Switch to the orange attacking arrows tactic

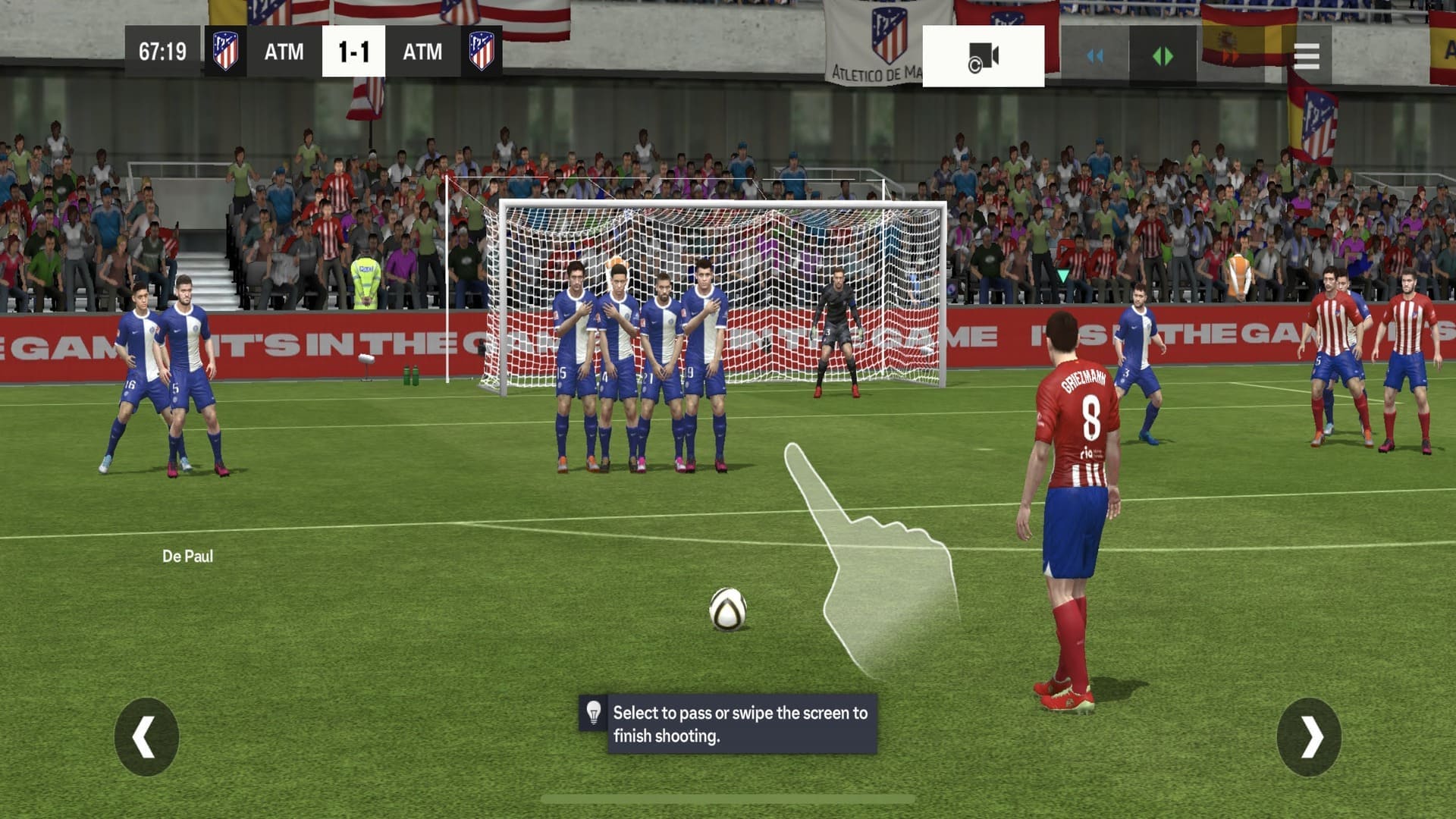point(1229,56)
